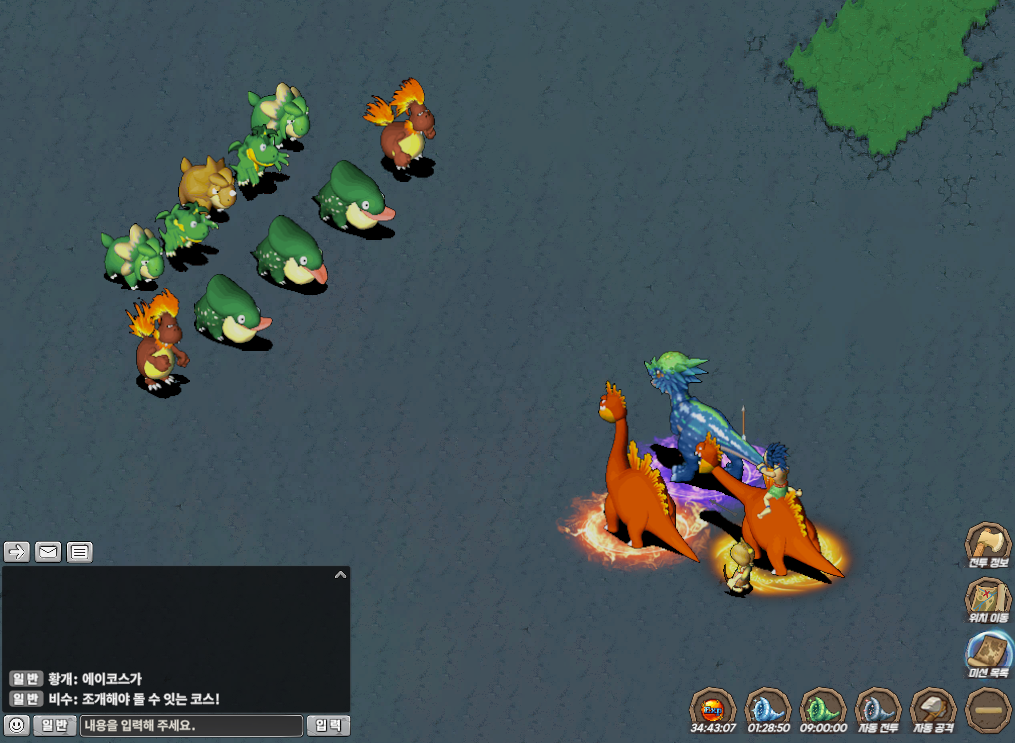Toggle 자동 공격 hammer icon
Image resolution: width=1015 pixels, height=743 pixels.
934,708
